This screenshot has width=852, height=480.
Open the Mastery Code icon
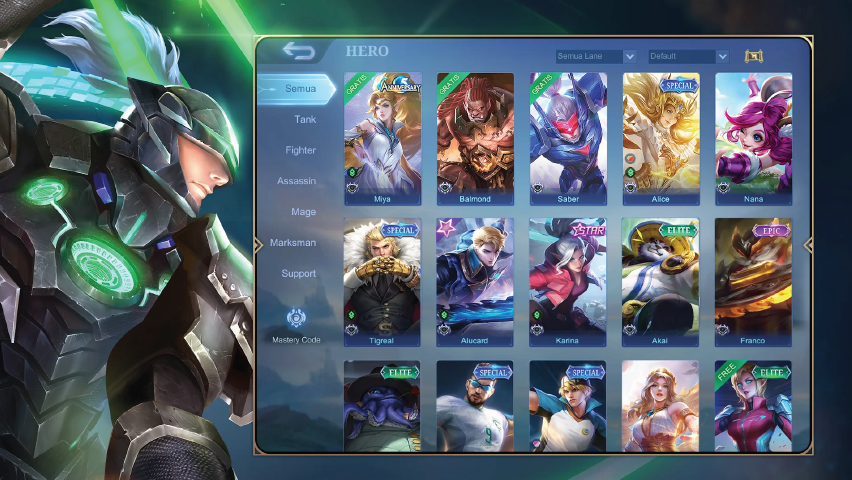tap(296, 320)
